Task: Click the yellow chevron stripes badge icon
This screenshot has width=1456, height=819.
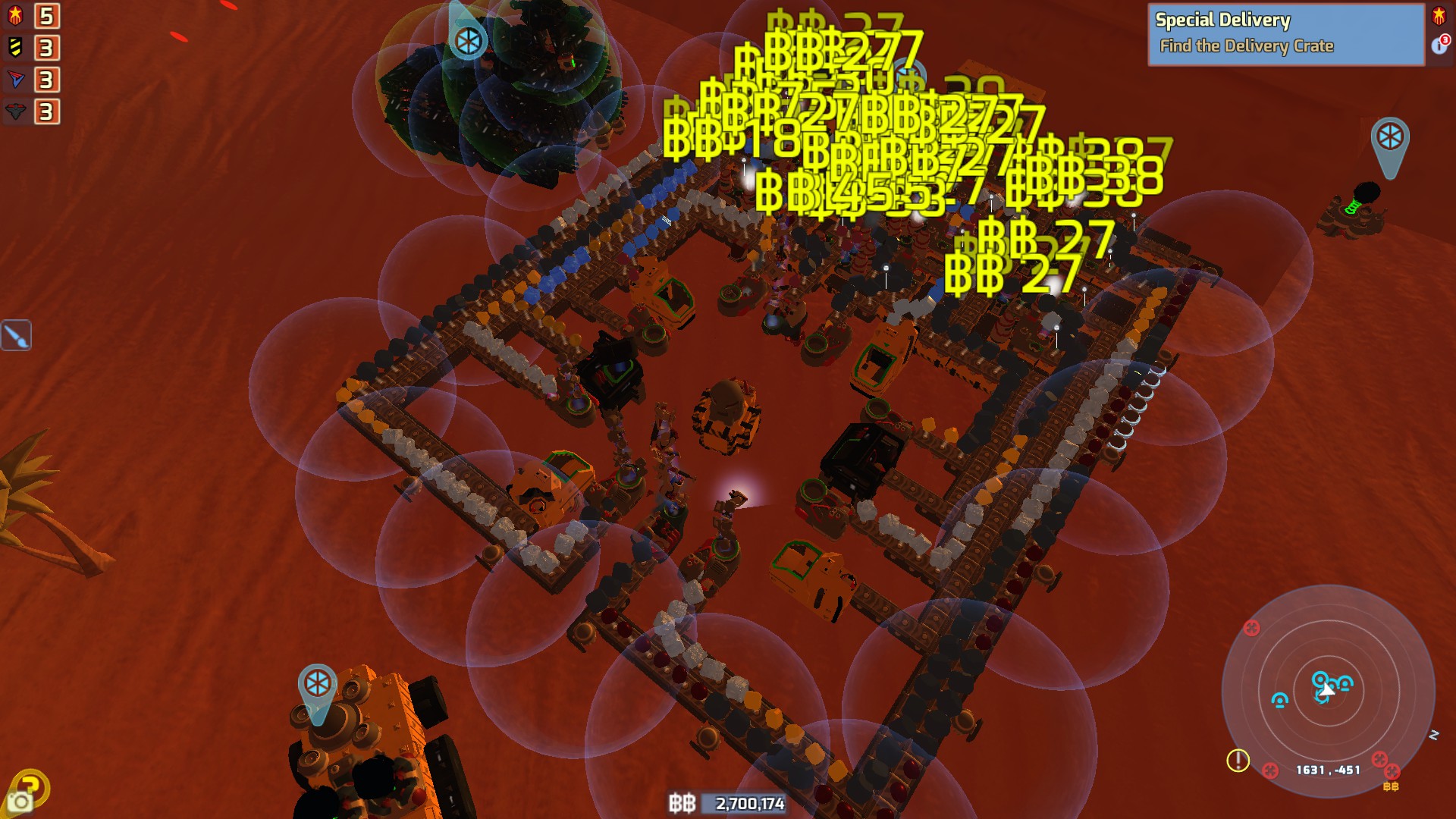Action: tap(15, 47)
